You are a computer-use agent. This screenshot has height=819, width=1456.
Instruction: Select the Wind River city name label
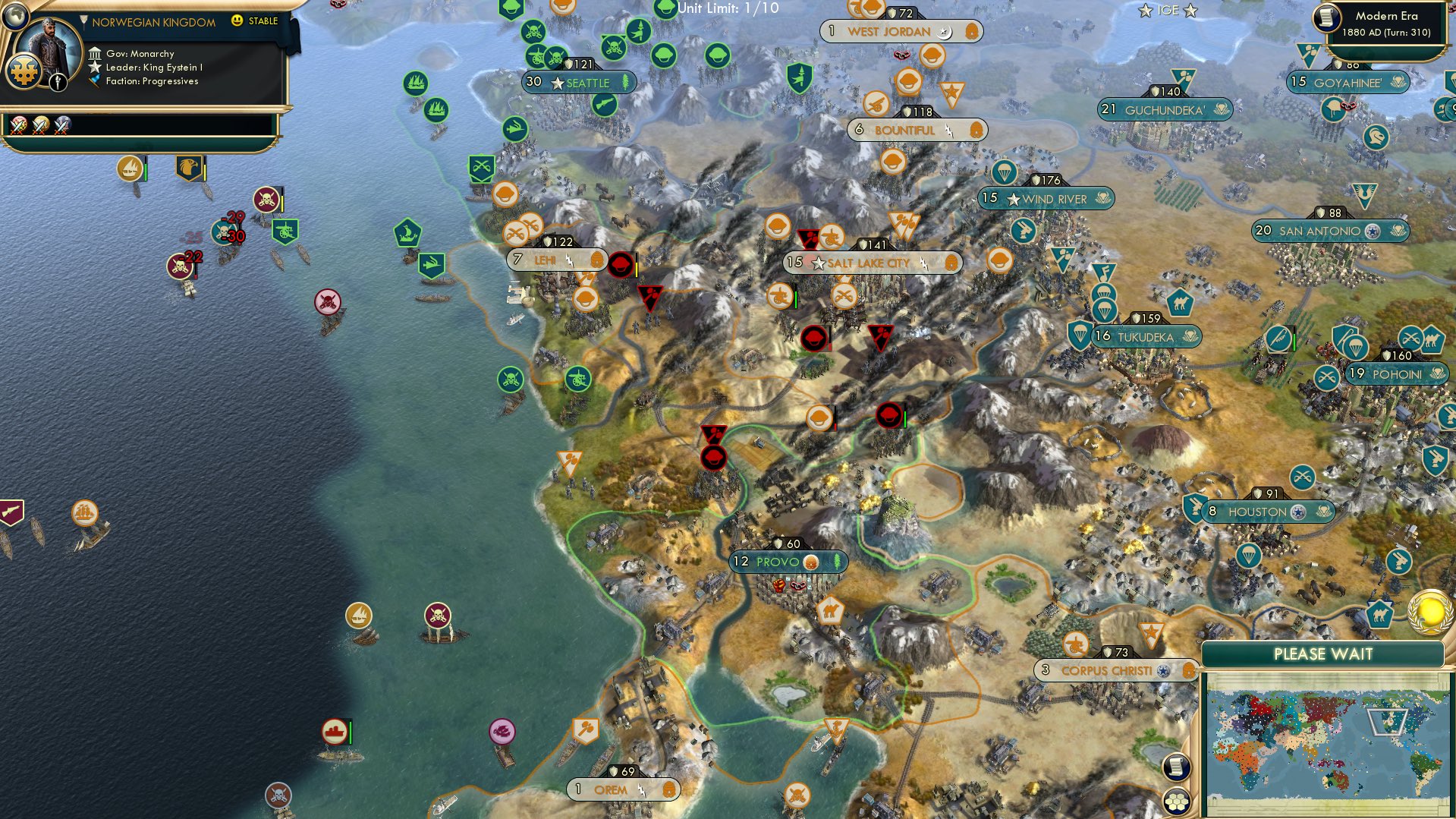click(1055, 199)
